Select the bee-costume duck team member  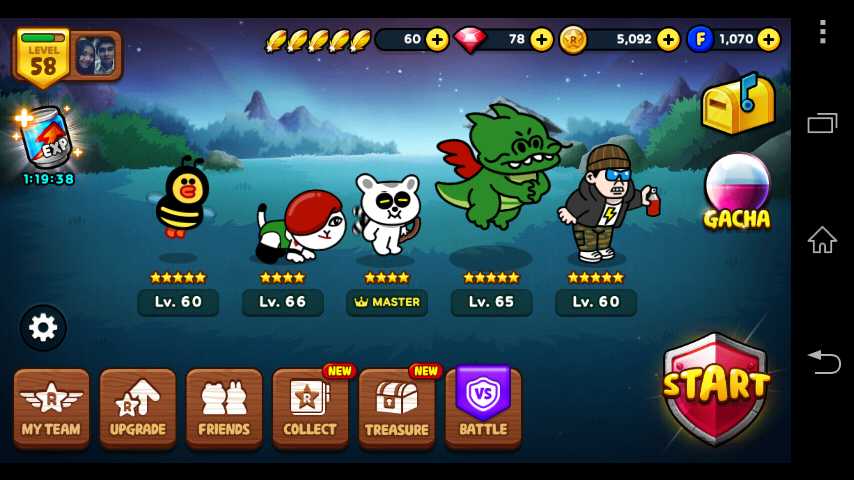(179, 200)
